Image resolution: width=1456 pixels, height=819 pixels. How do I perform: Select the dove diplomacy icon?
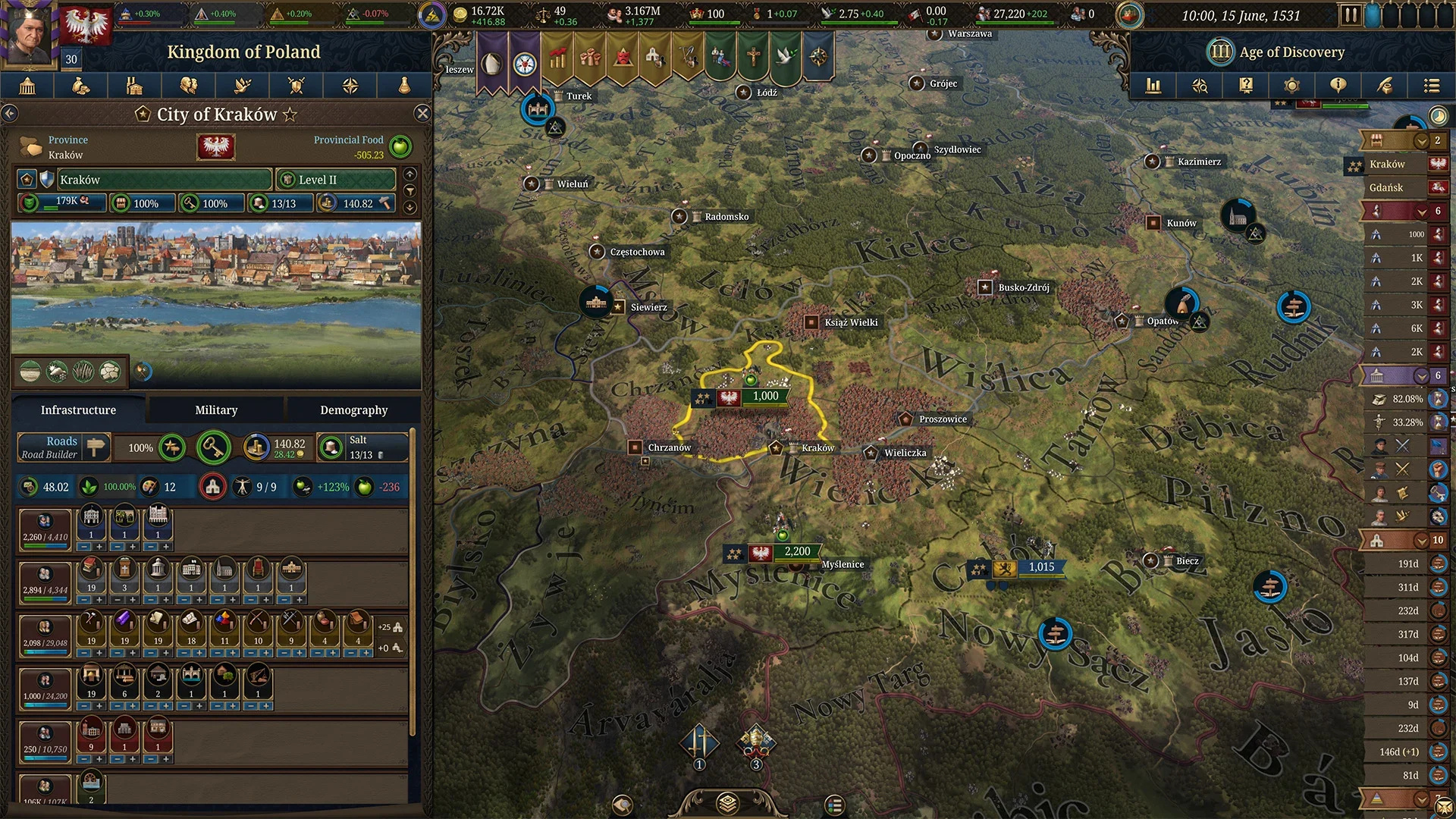coord(242,86)
